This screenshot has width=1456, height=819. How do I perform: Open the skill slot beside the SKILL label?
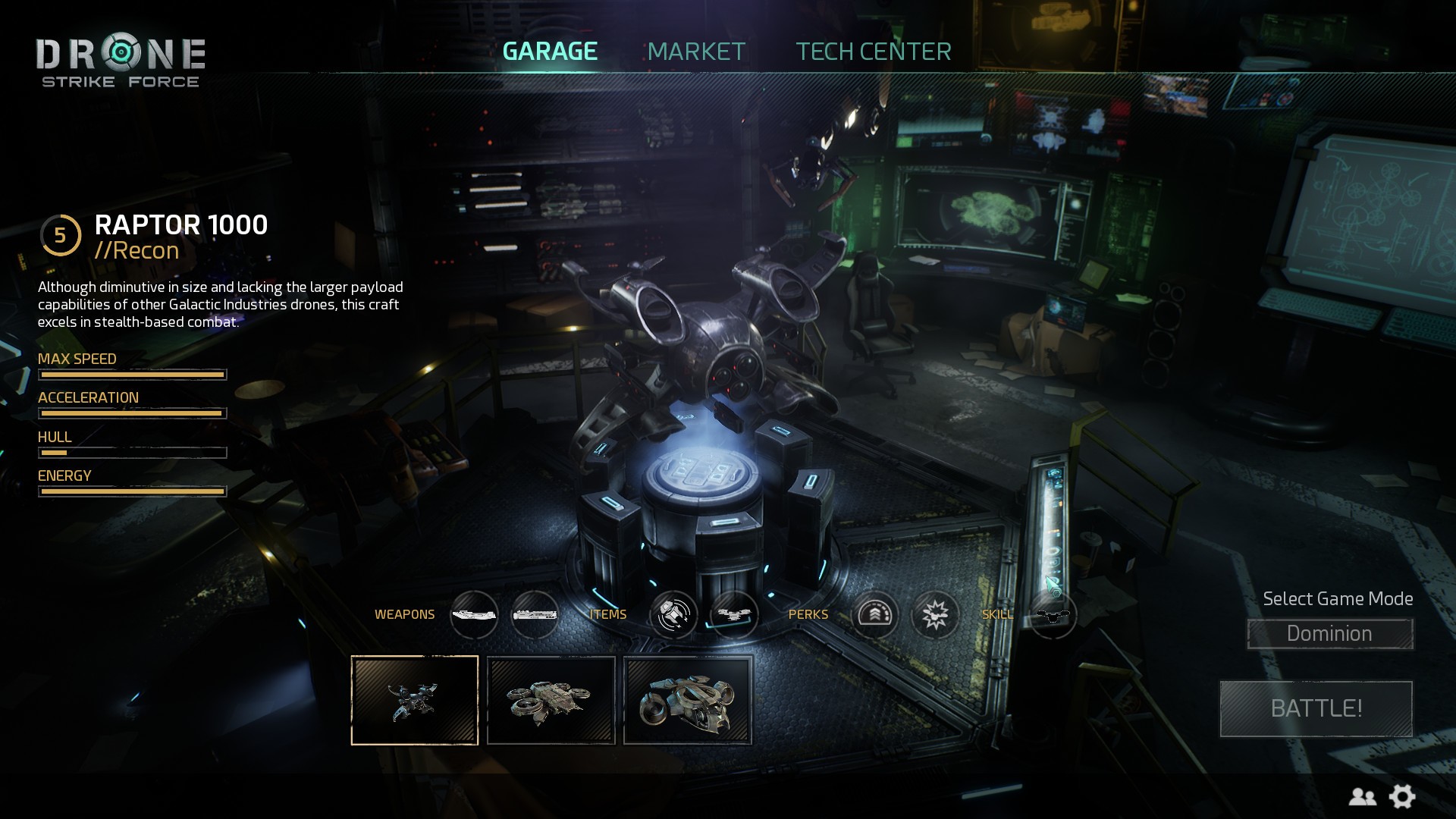click(x=1053, y=615)
